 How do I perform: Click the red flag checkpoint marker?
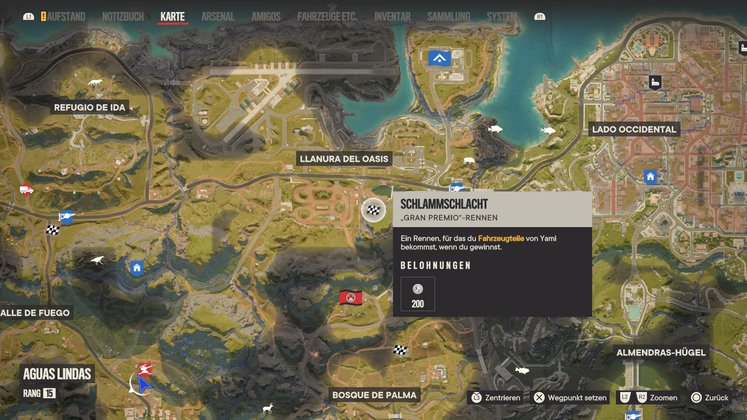pyautogui.click(x=350, y=297)
